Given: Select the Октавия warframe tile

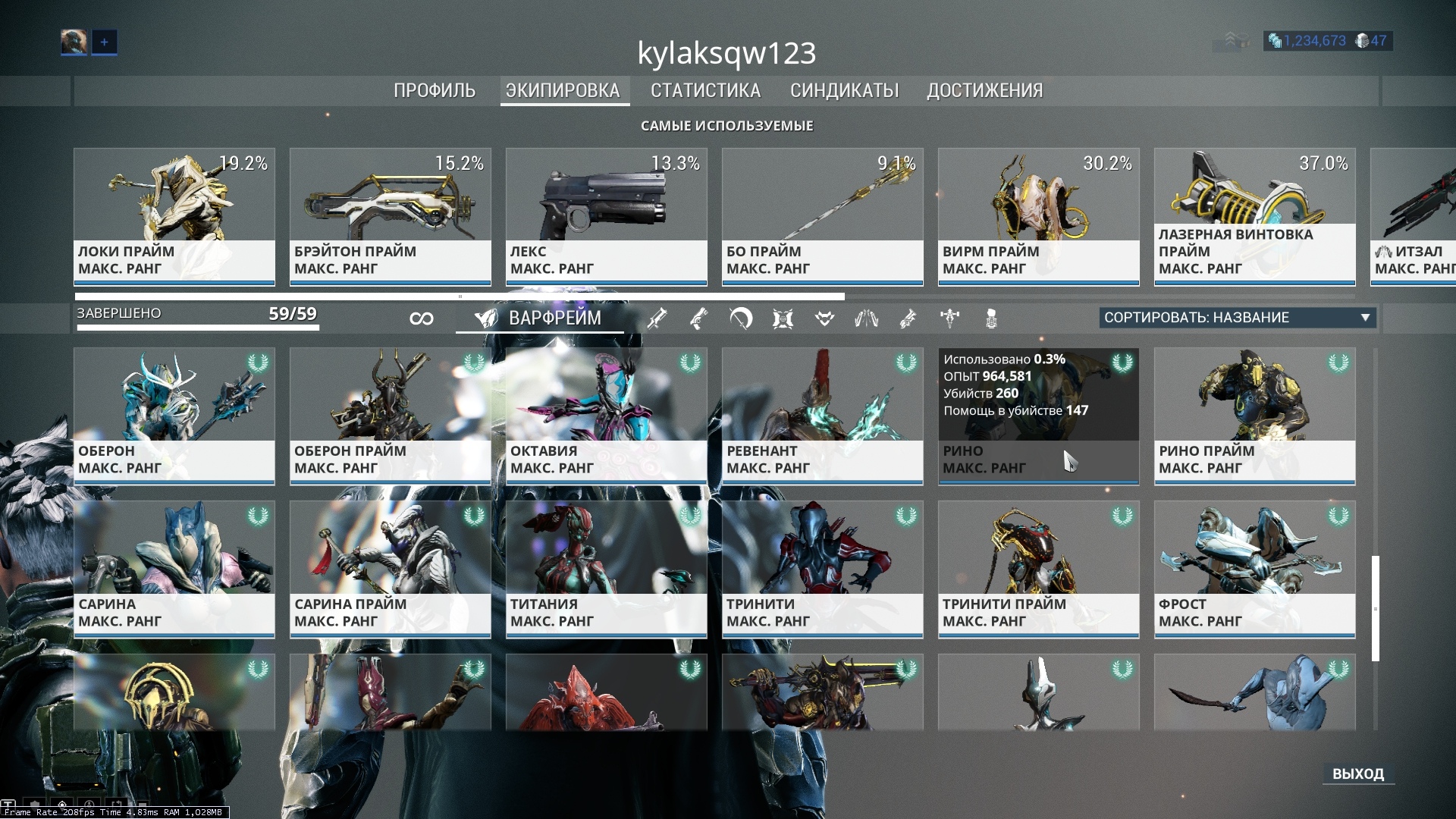Looking at the screenshot, I should pos(607,416).
